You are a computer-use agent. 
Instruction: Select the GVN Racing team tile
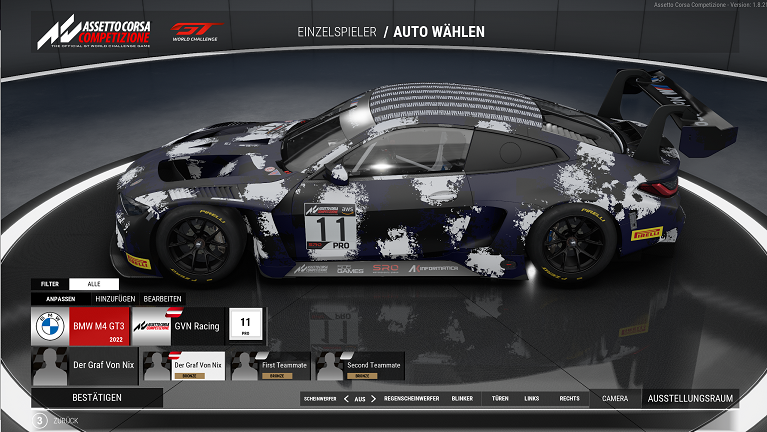click(x=179, y=326)
